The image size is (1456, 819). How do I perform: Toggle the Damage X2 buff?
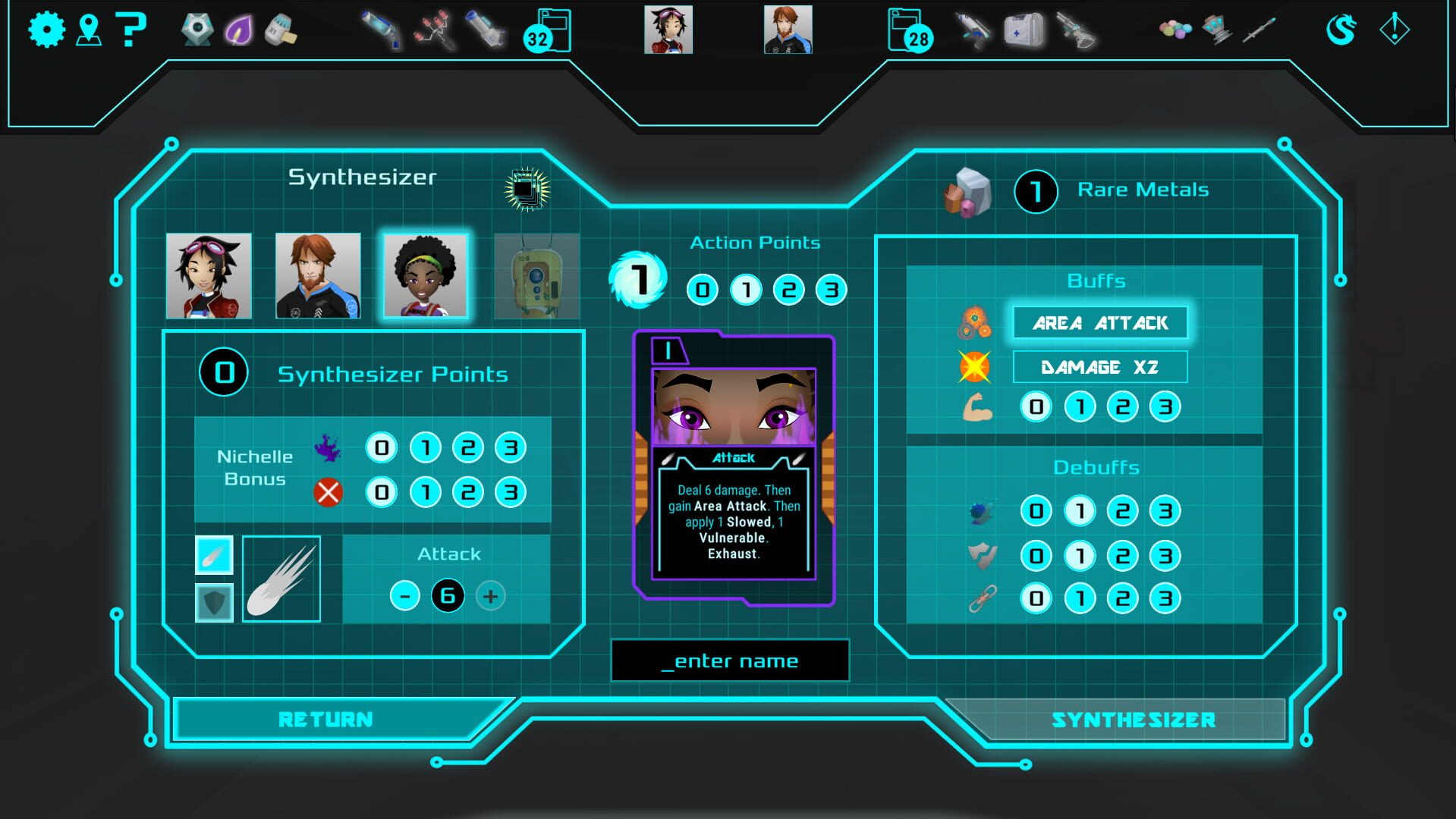(1099, 368)
